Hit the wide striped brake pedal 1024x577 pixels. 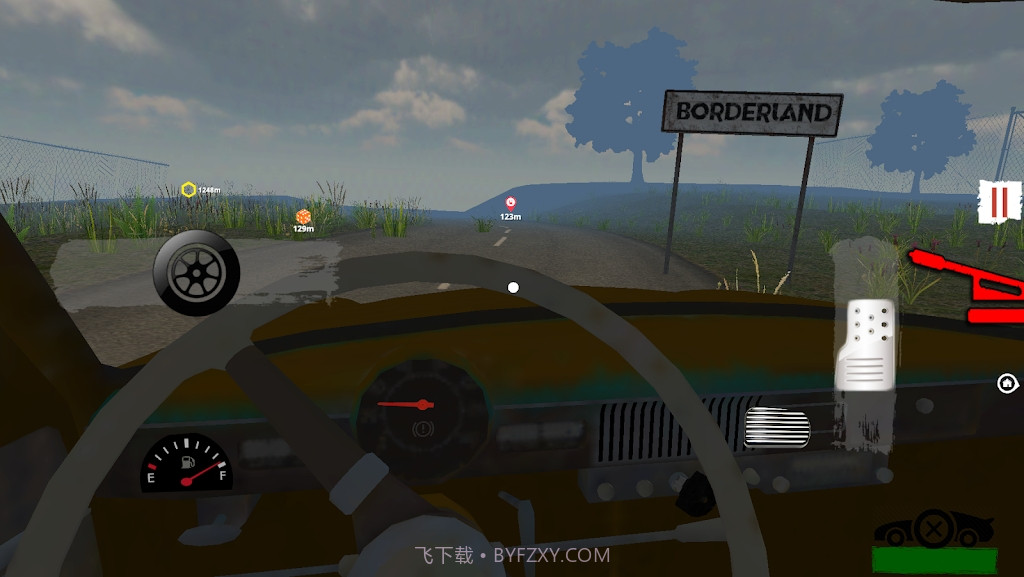coord(777,429)
